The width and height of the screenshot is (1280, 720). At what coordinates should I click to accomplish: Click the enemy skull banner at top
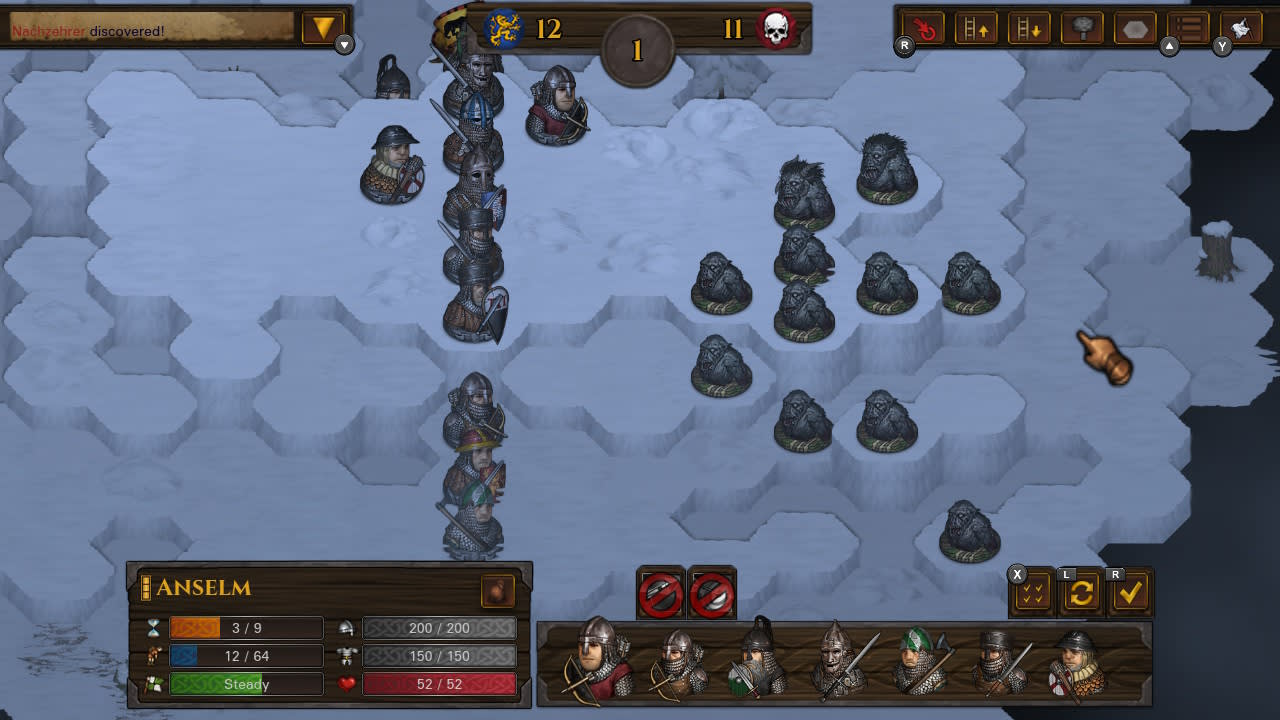[x=777, y=27]
